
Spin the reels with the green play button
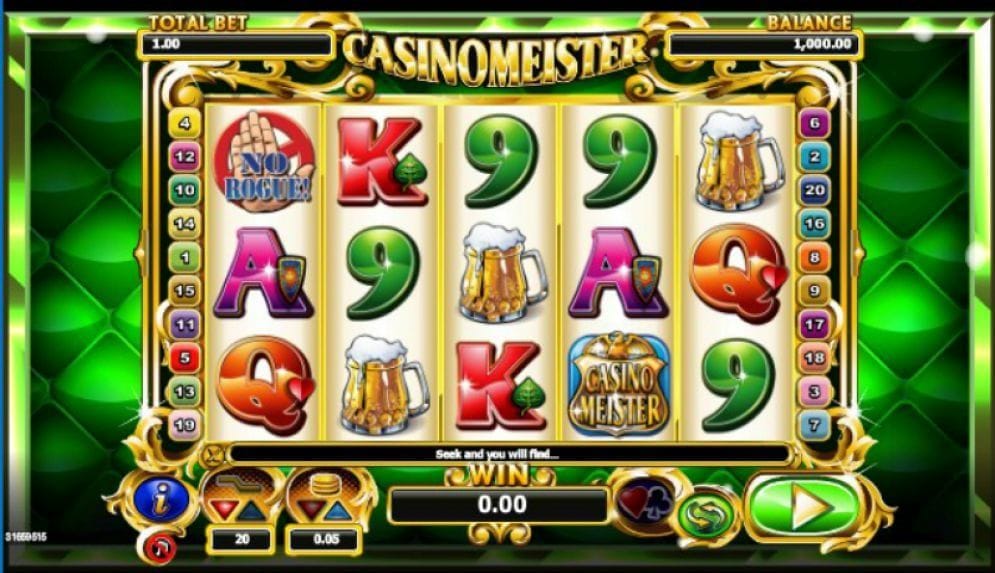click(806, 508)
